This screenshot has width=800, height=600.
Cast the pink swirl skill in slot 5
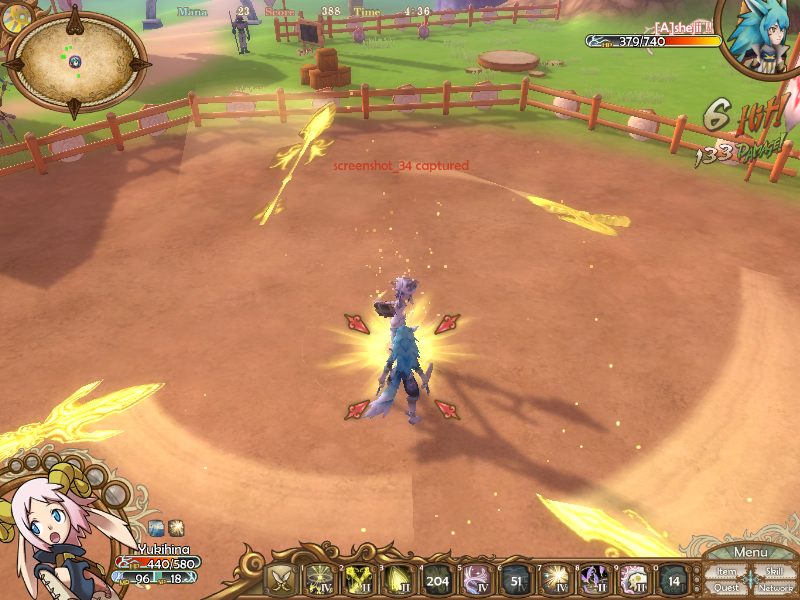(x=477, y=580)
